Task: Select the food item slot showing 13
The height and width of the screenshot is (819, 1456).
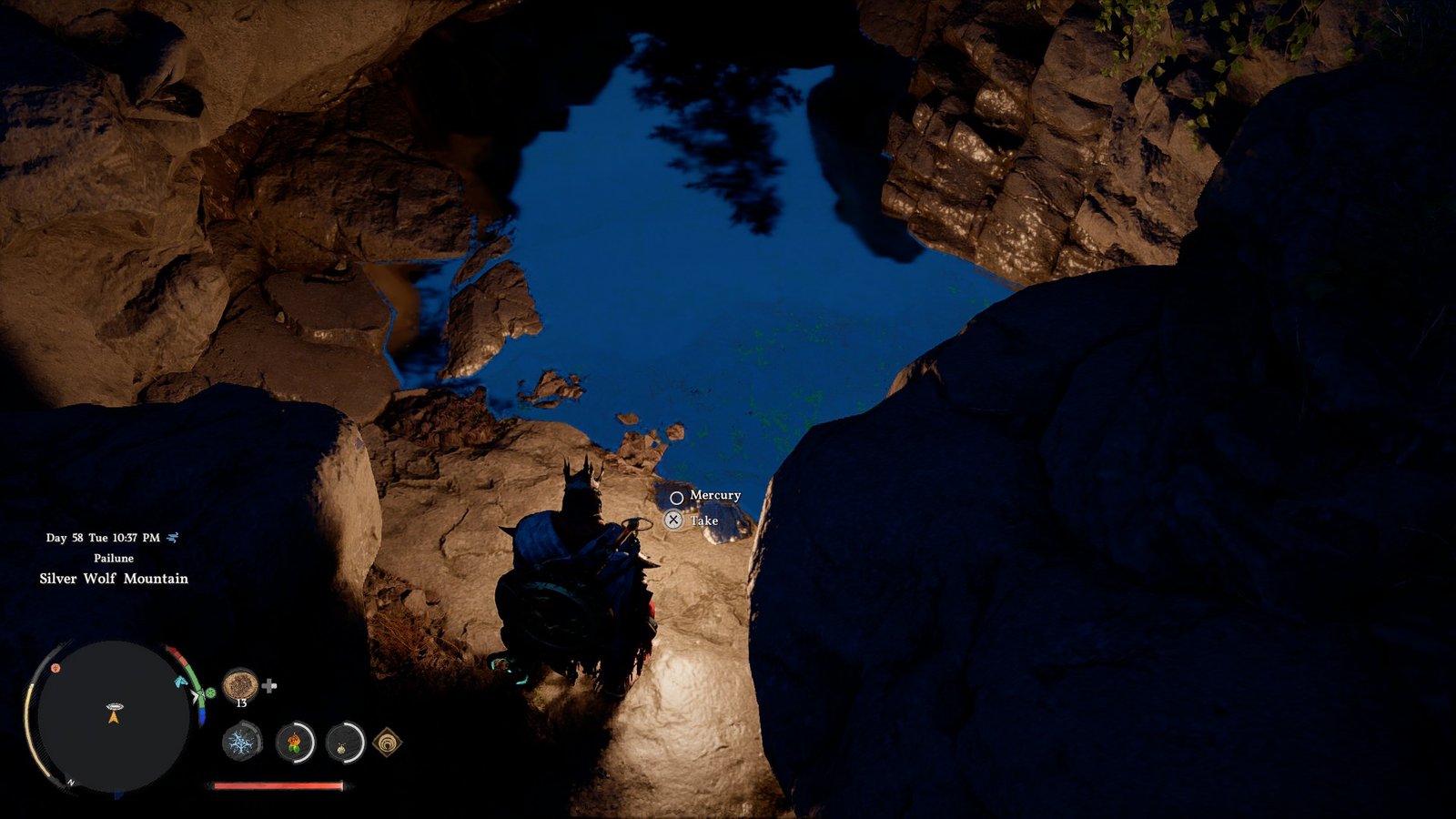Action: [240, 683]
